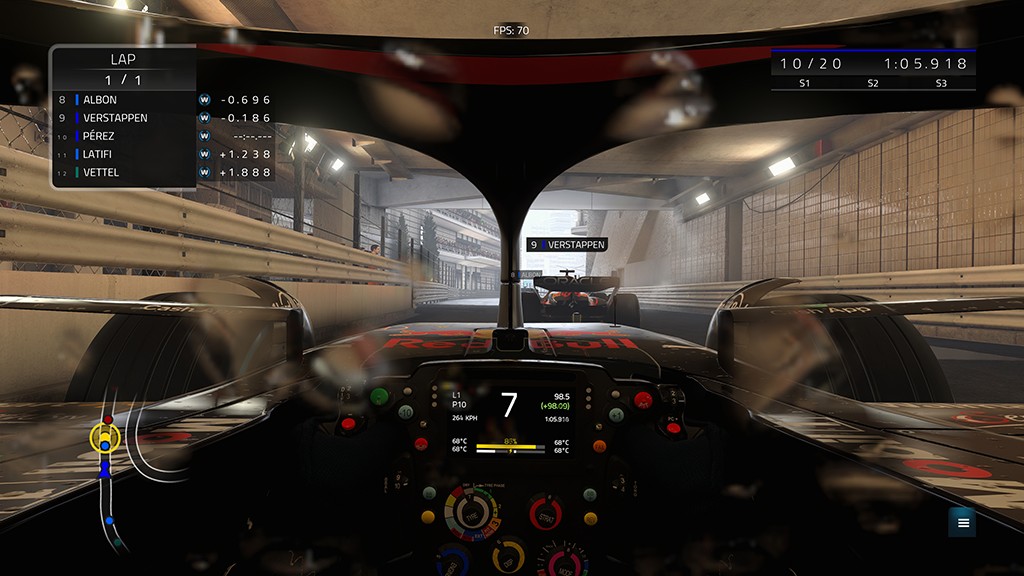Open the hamburger menu button
Screen dimensions: 1024x576
click(963, 522)
